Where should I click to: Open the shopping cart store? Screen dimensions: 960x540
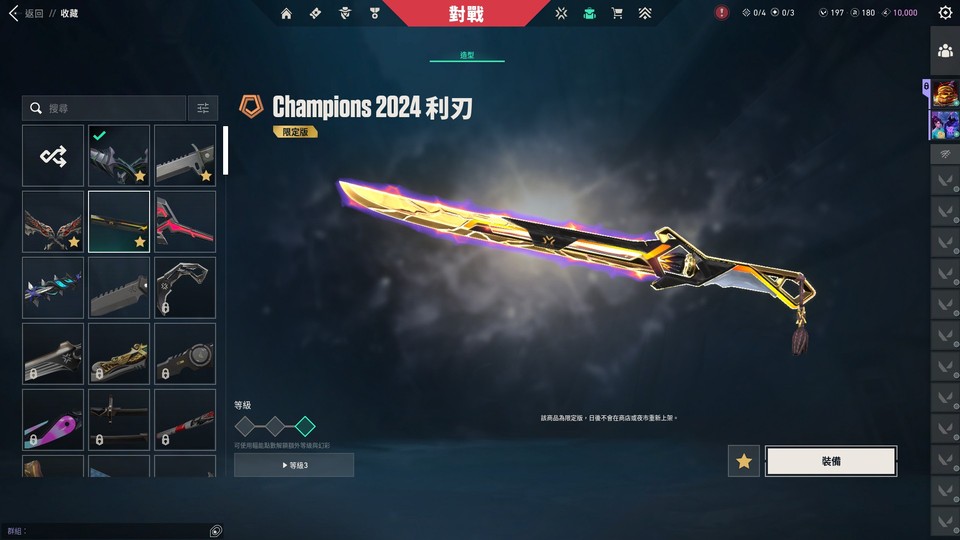[x=617, y=13]
